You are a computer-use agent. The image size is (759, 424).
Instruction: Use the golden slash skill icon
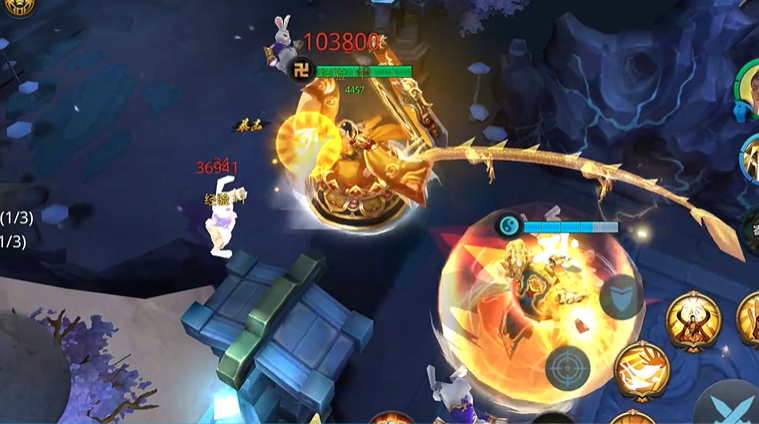click(641, 369)
